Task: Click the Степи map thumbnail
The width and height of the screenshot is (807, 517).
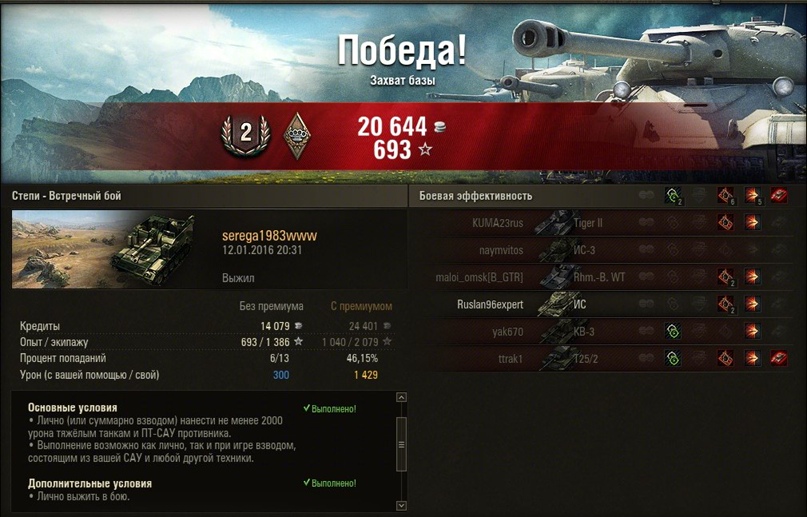Action: (x=62, y=247)
